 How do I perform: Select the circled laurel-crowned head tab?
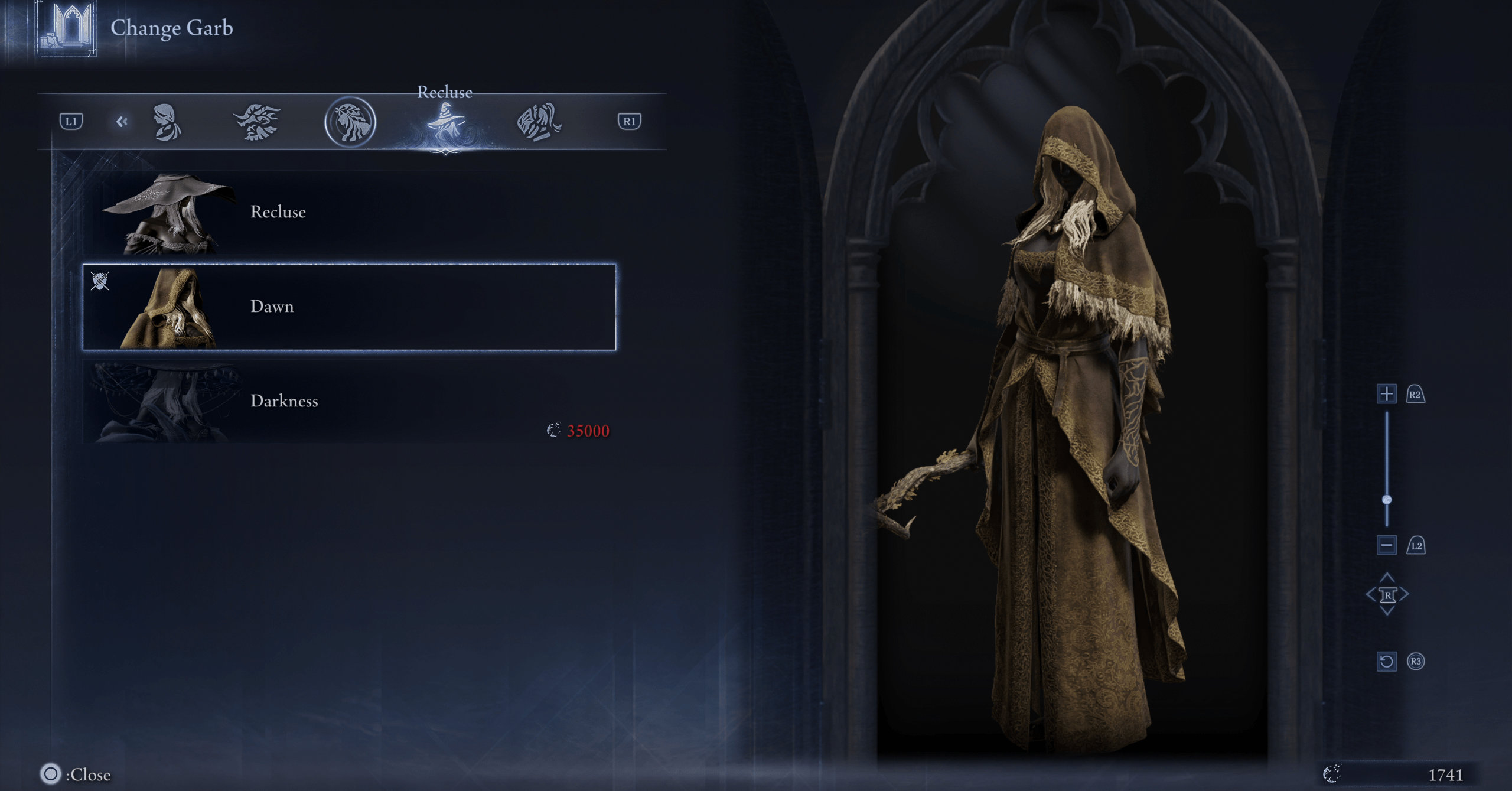pyautogui.click(x=350, y=122)
